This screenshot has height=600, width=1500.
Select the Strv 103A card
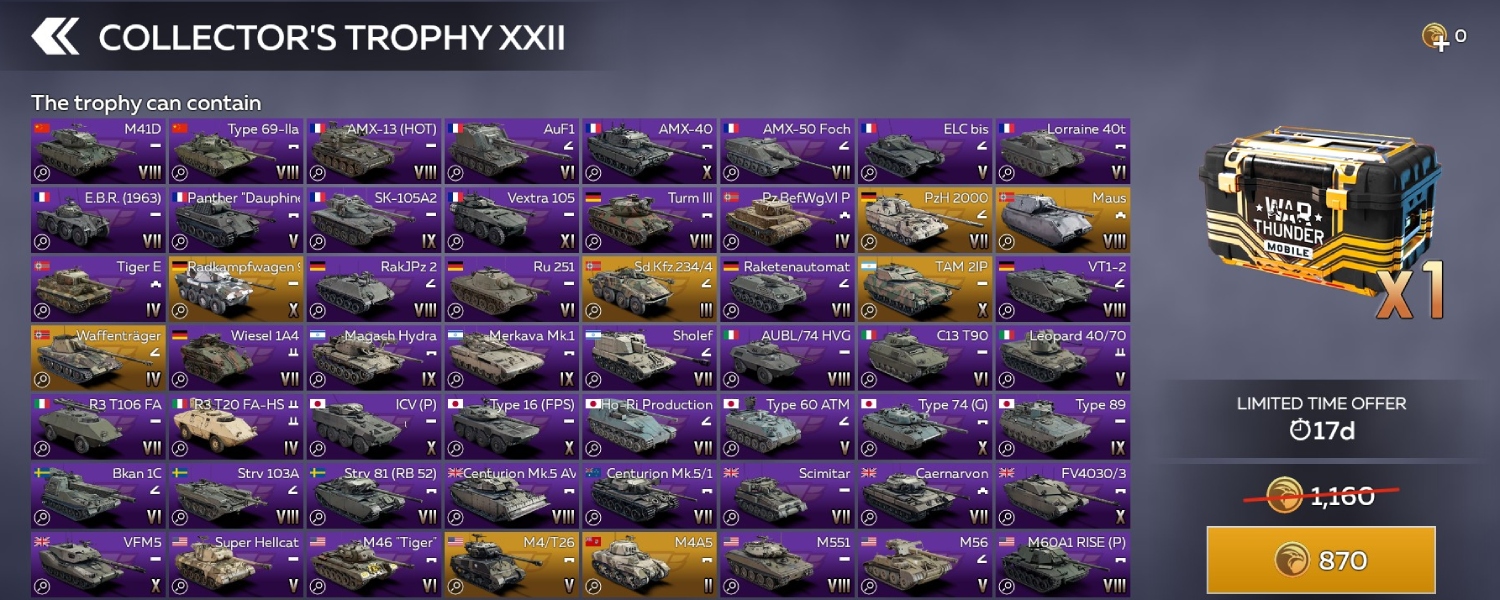coord(235,496)
